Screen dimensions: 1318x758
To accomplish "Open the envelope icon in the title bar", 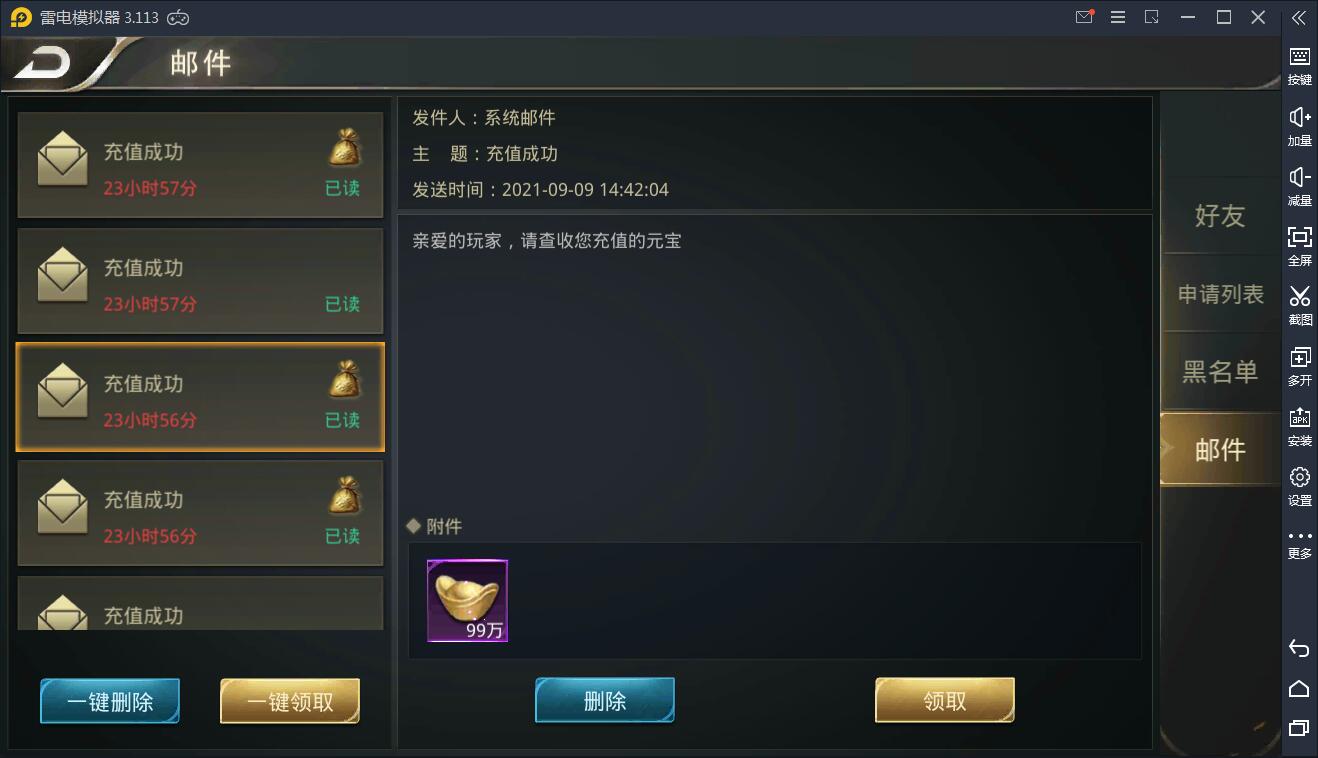I will 1083,17.
